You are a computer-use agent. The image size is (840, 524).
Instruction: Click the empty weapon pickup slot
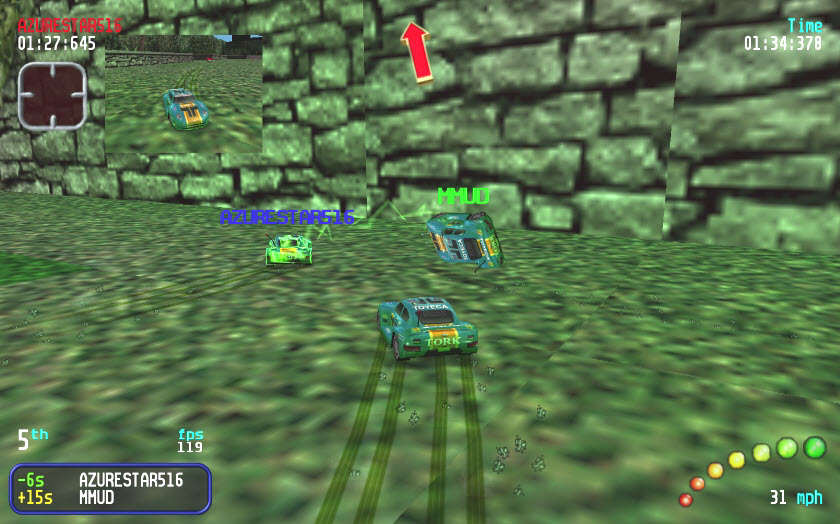(x=52, y=96)
